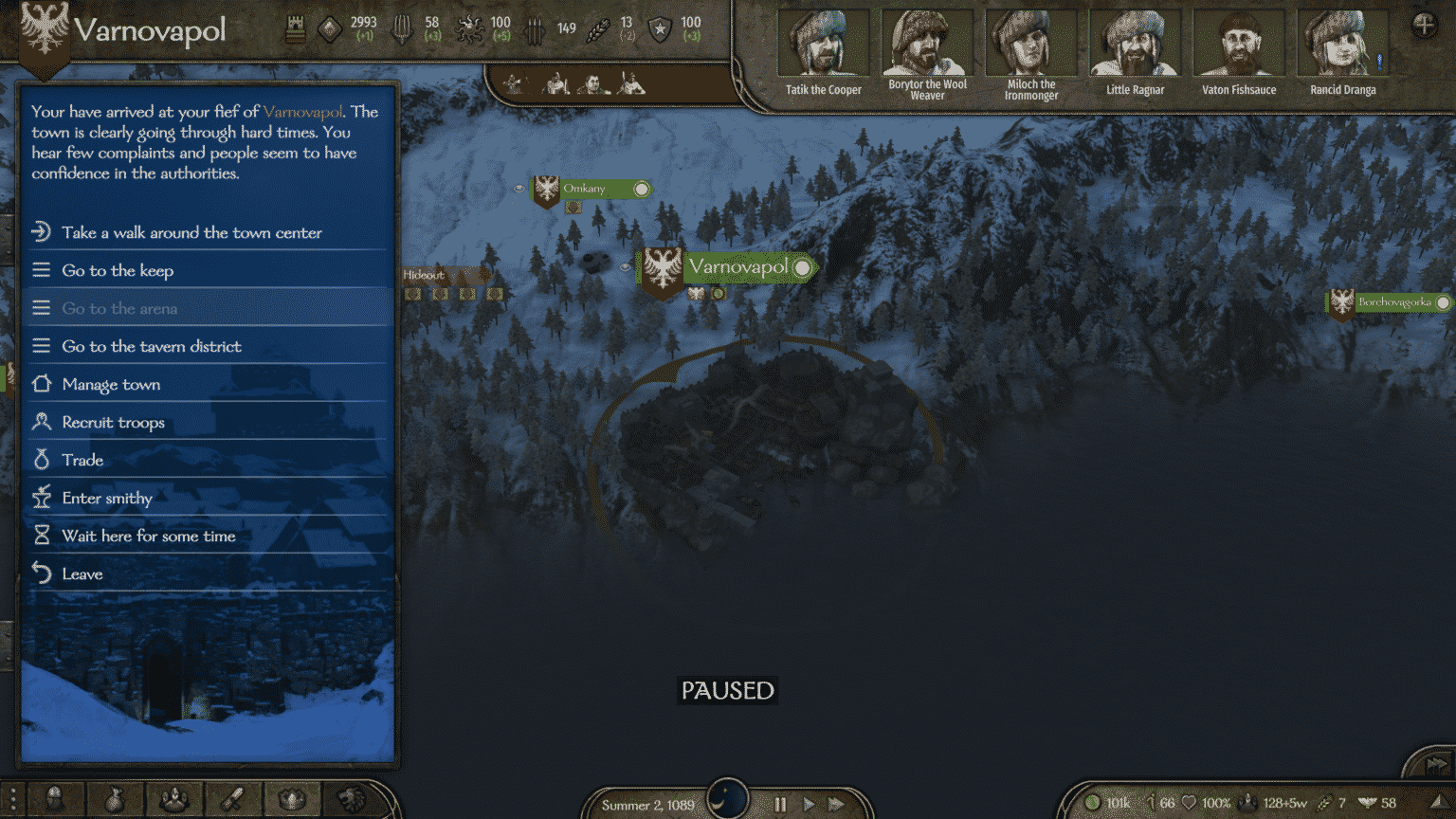1456x819 pixels.
Task: Open the Encyclopedia via lion head icon
Action: click(350, 799)
